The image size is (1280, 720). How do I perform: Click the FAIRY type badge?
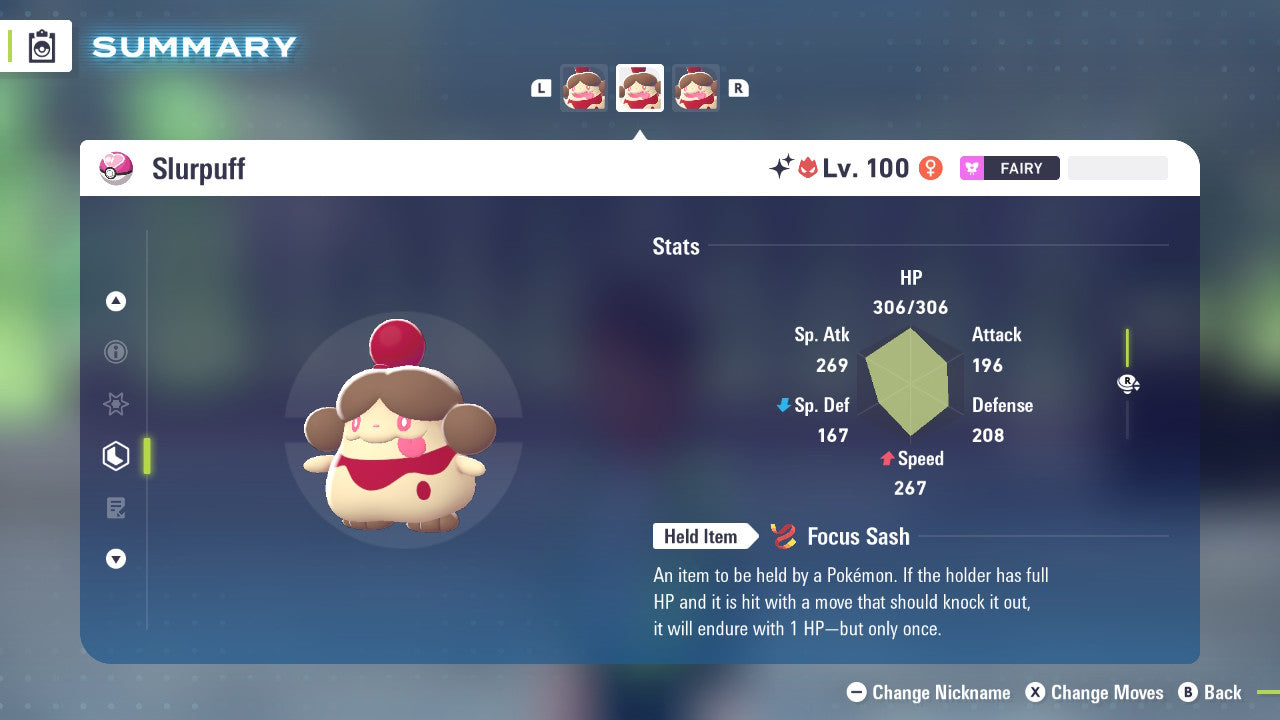coord(1009,168)
